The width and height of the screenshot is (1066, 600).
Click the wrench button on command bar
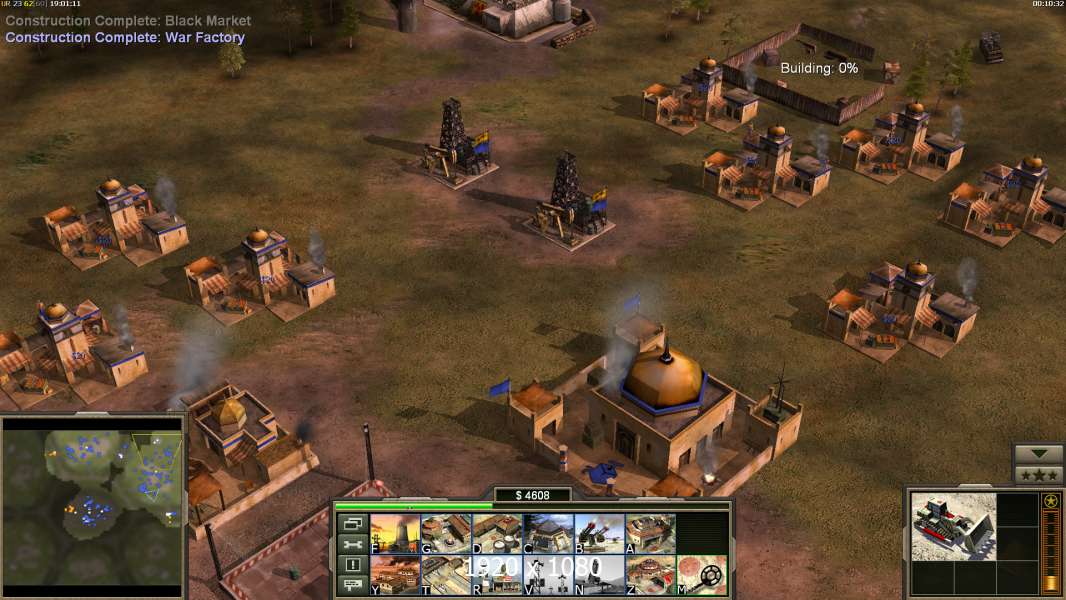click(351, 544)
